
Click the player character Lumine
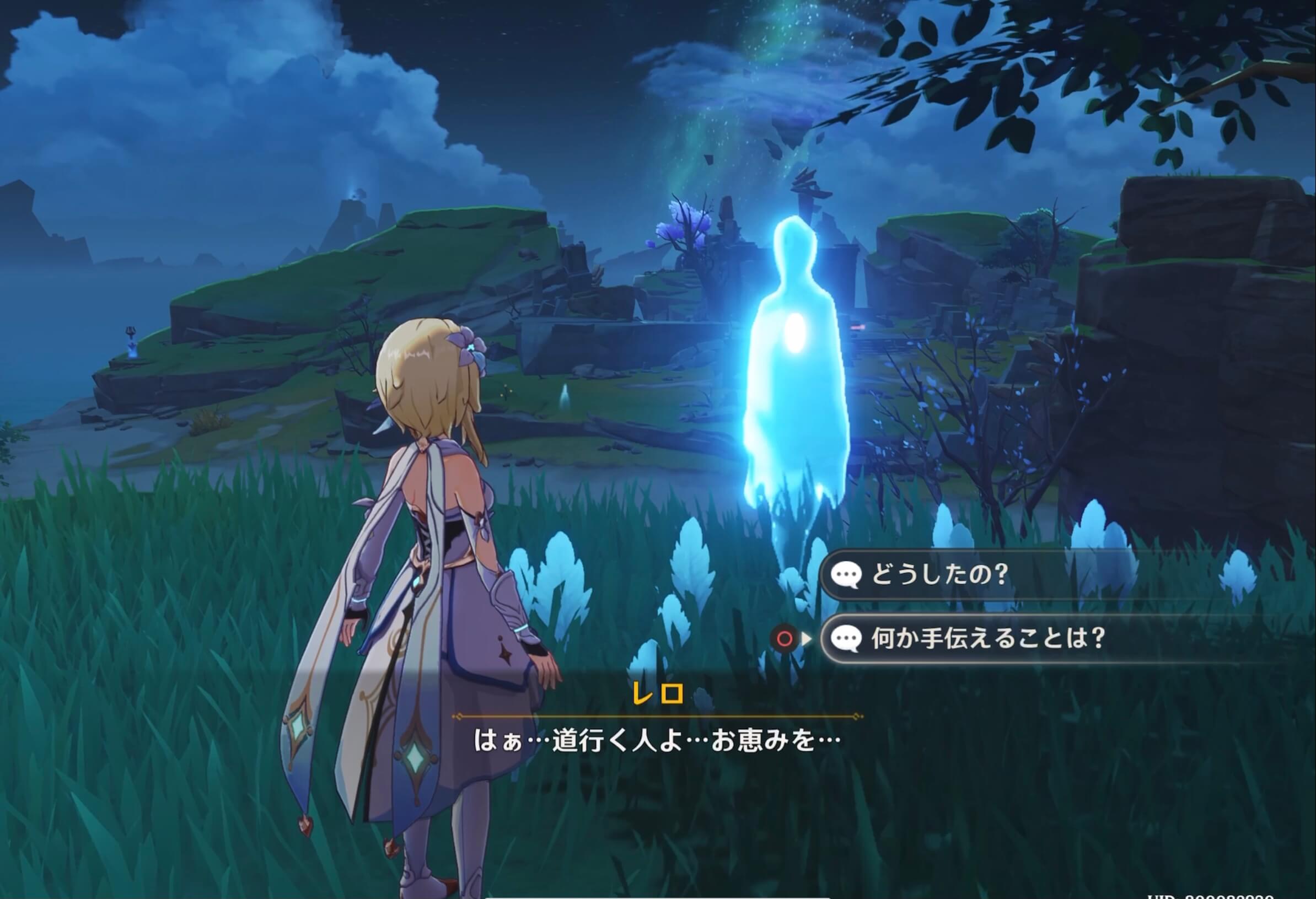point(431,566)
